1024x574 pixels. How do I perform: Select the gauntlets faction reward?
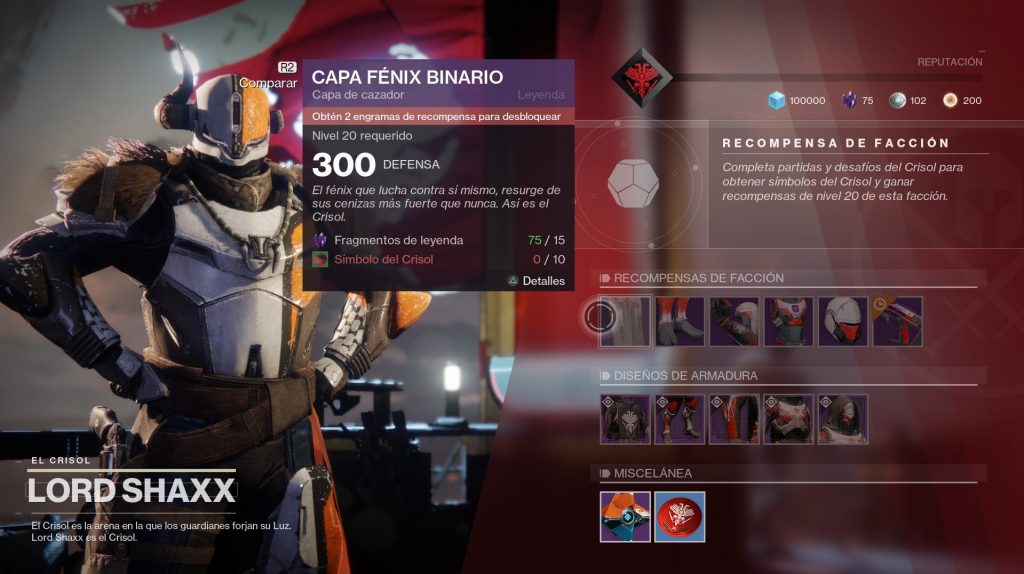tap(734, 321)
